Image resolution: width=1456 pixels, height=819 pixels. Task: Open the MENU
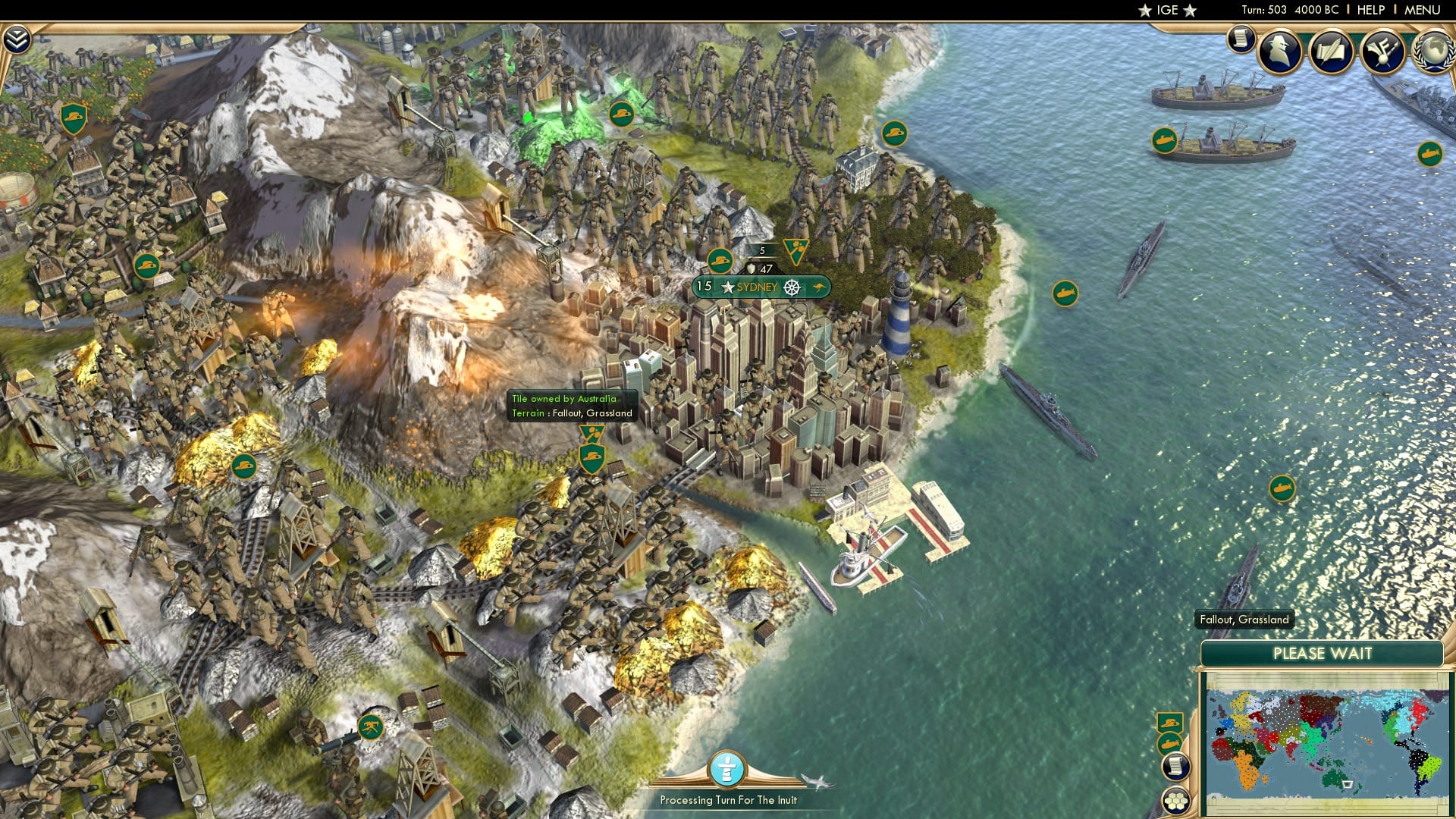(1426, 10)
